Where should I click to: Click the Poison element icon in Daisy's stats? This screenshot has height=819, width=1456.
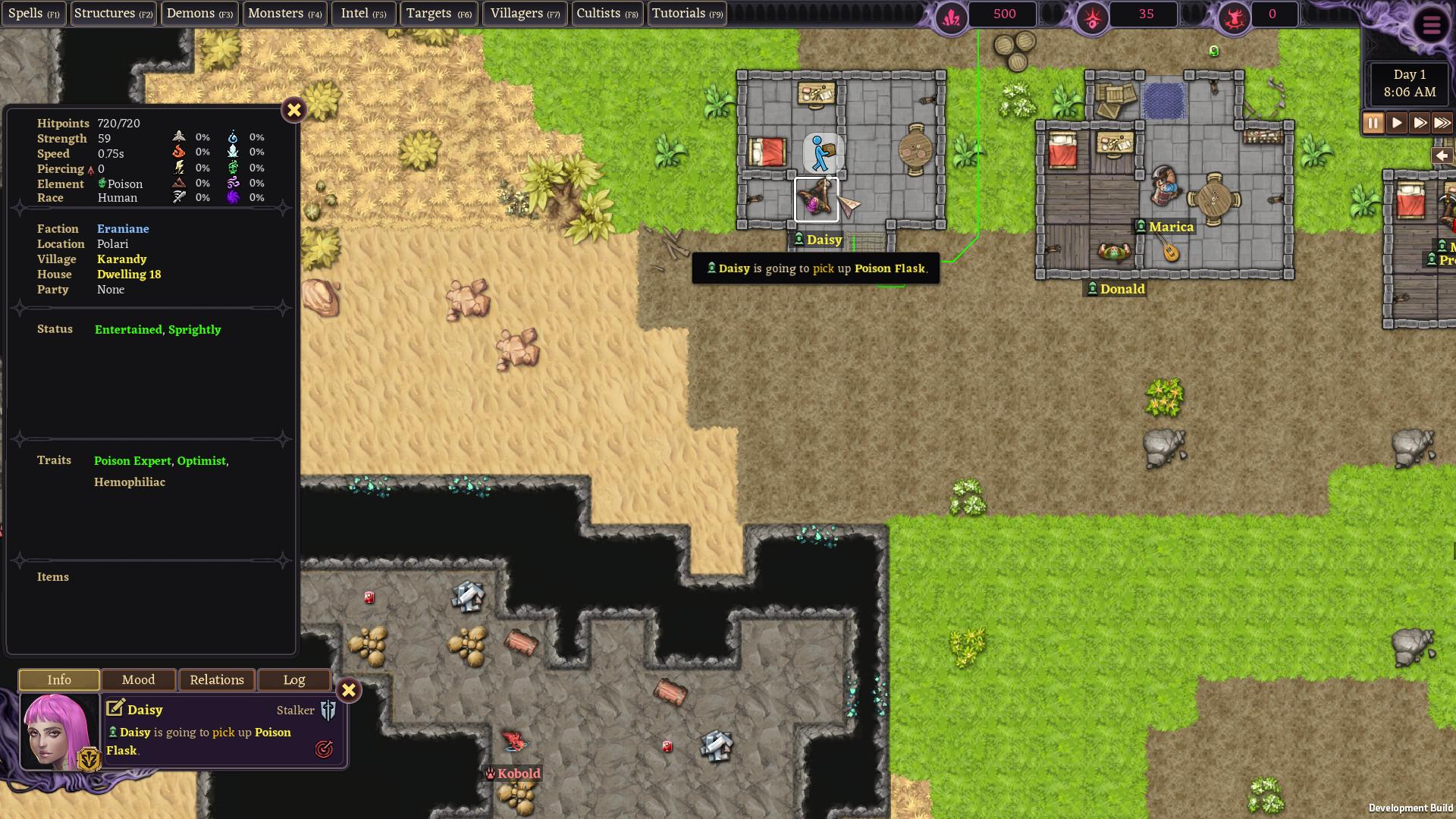point(101,184)
